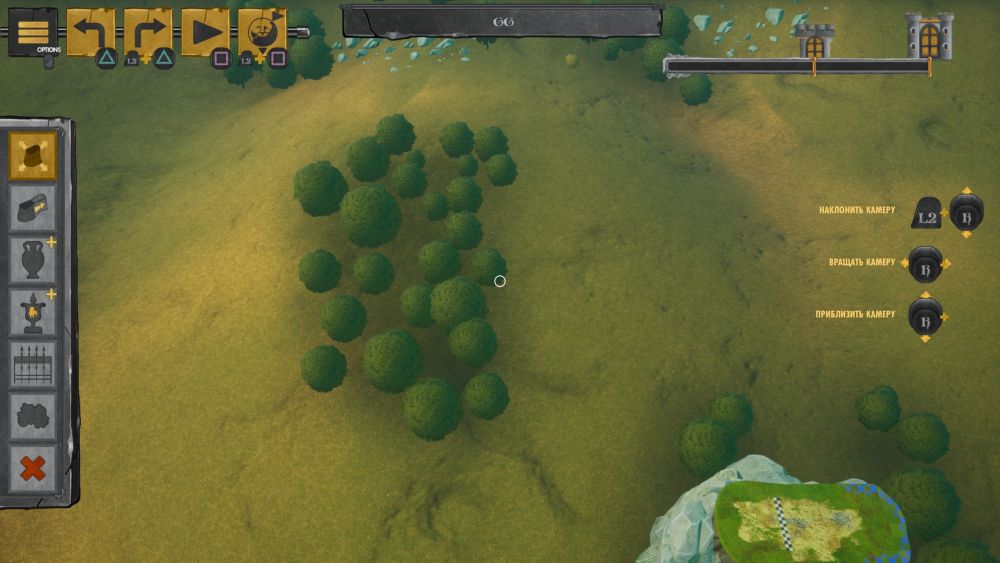Image resolution: width=1000 pixels, height=563 pixels.
Task: Click the play triangle button
Action: 206,31
